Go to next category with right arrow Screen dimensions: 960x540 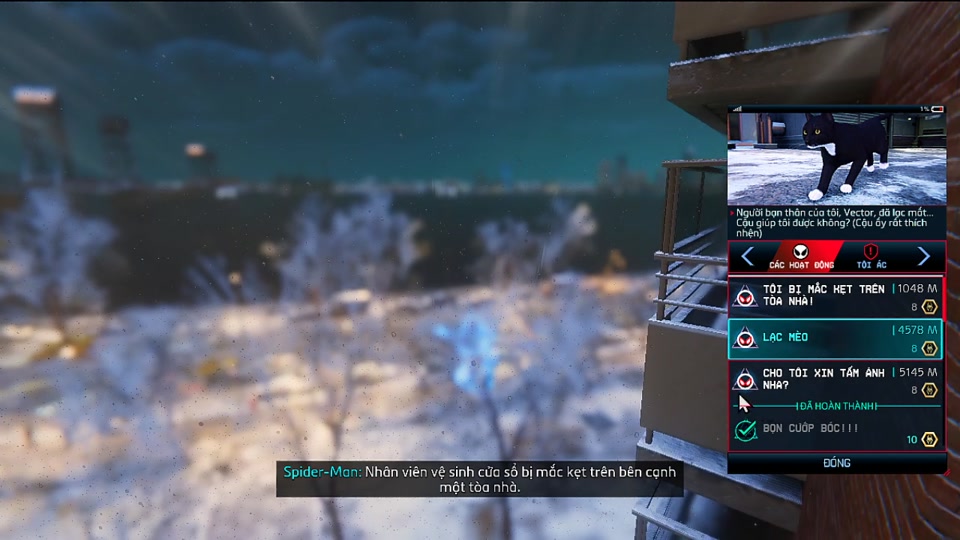tap(924, 257)
